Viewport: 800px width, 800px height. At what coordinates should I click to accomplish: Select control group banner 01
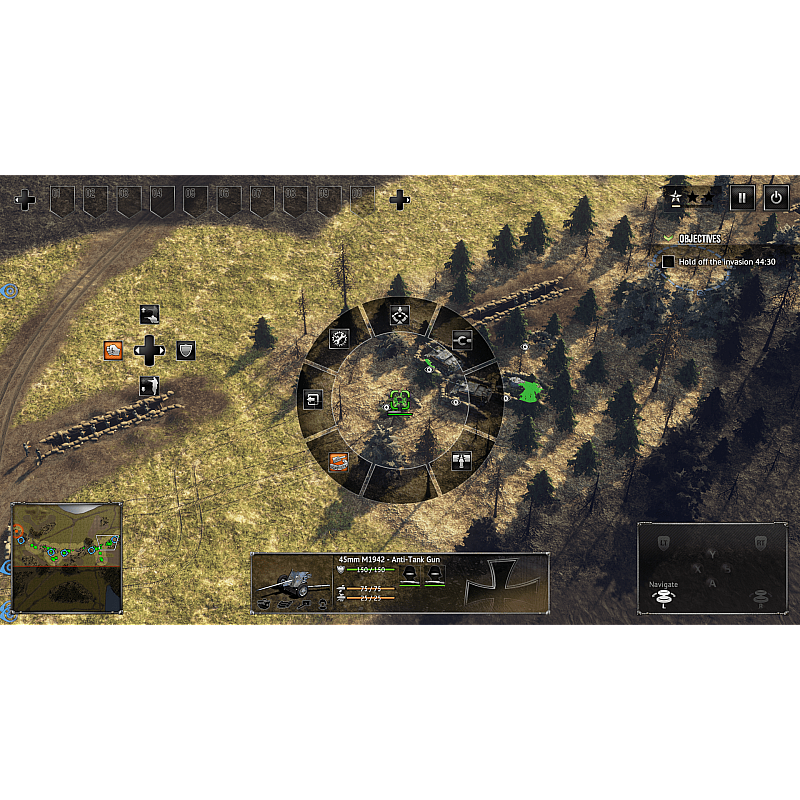pyautogui.click(x=62, y=199)
